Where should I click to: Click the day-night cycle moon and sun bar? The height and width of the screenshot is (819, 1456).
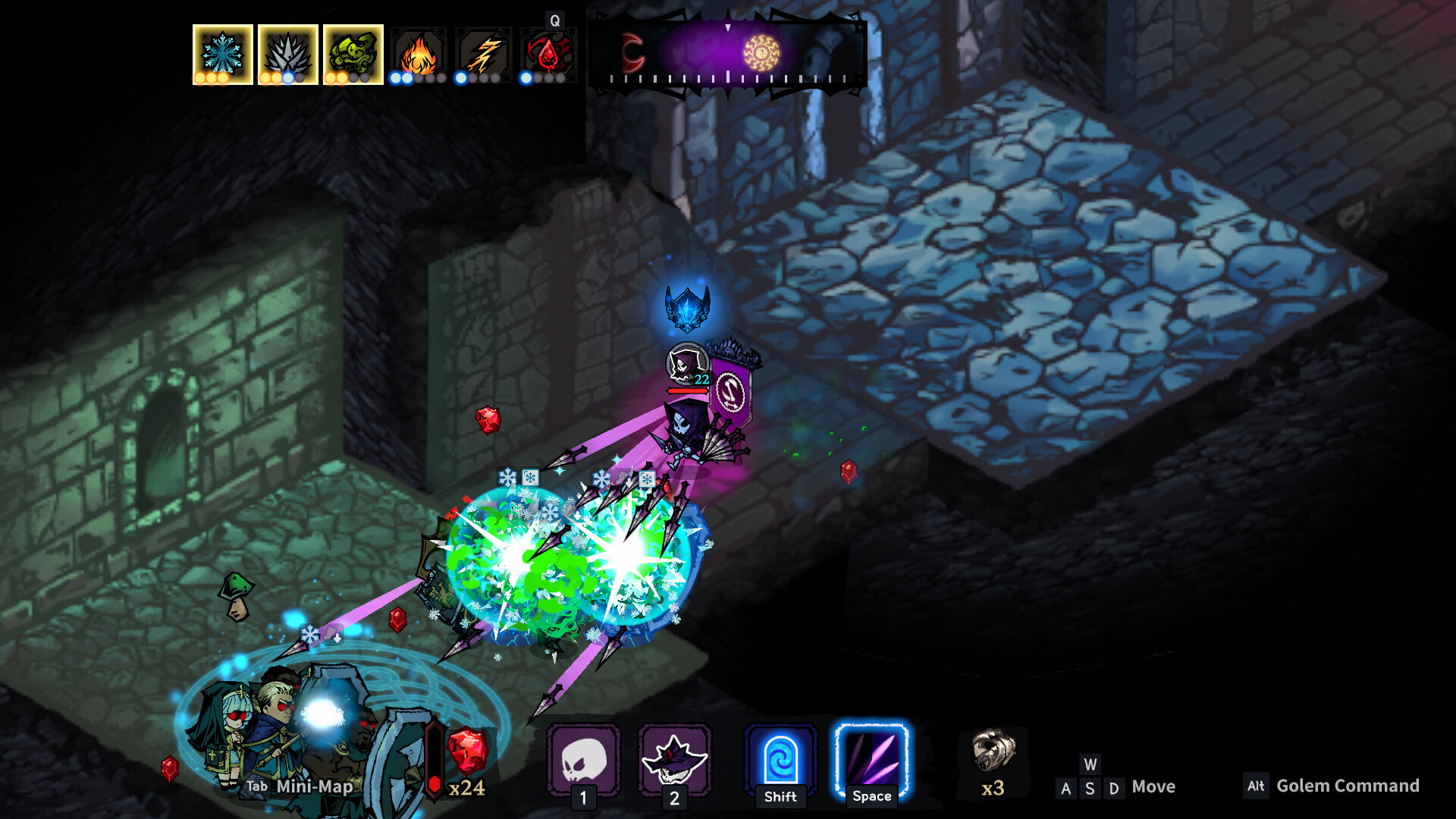point(728,55)
